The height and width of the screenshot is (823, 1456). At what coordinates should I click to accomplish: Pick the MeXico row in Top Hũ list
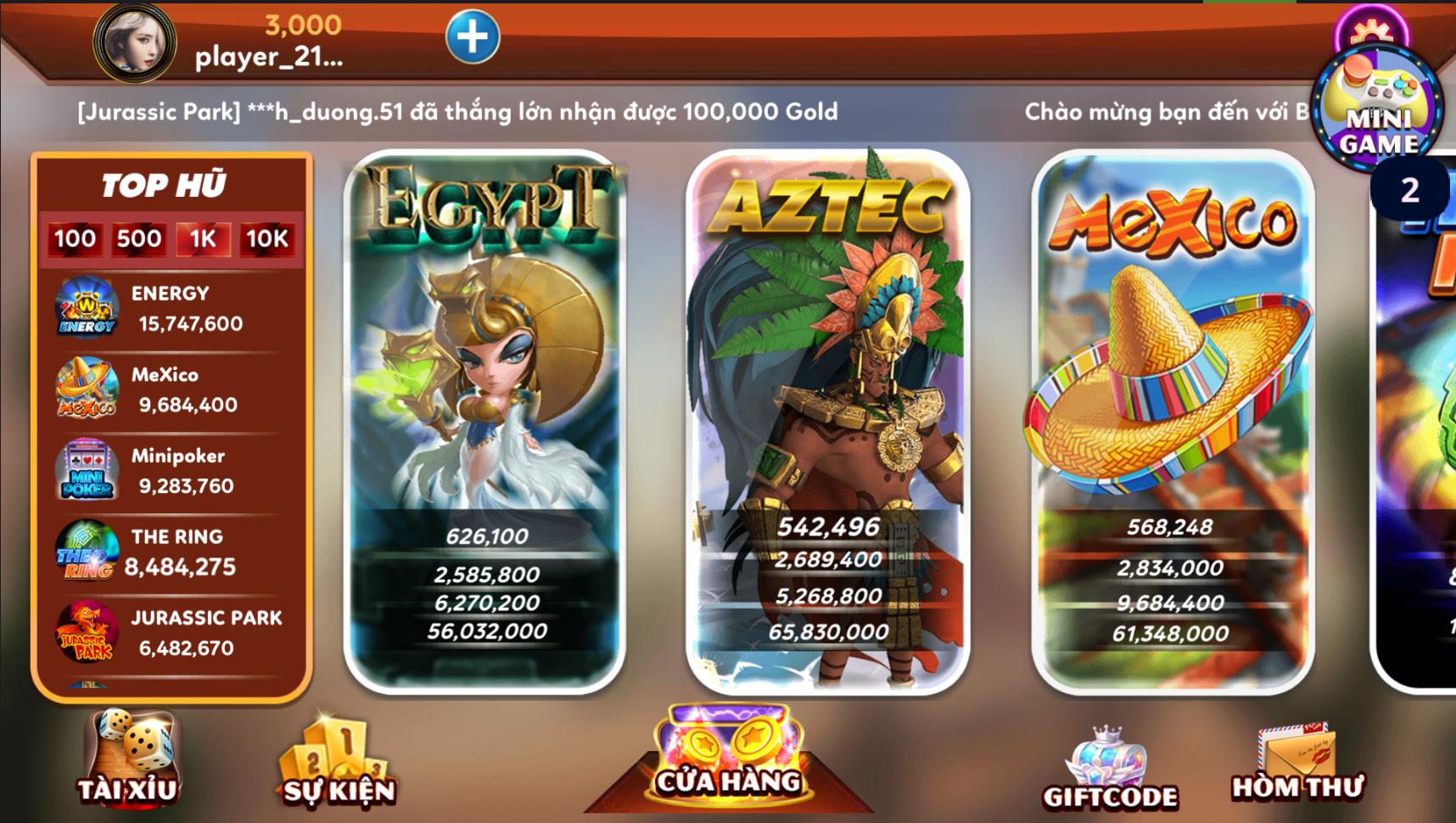click(170, 390)
